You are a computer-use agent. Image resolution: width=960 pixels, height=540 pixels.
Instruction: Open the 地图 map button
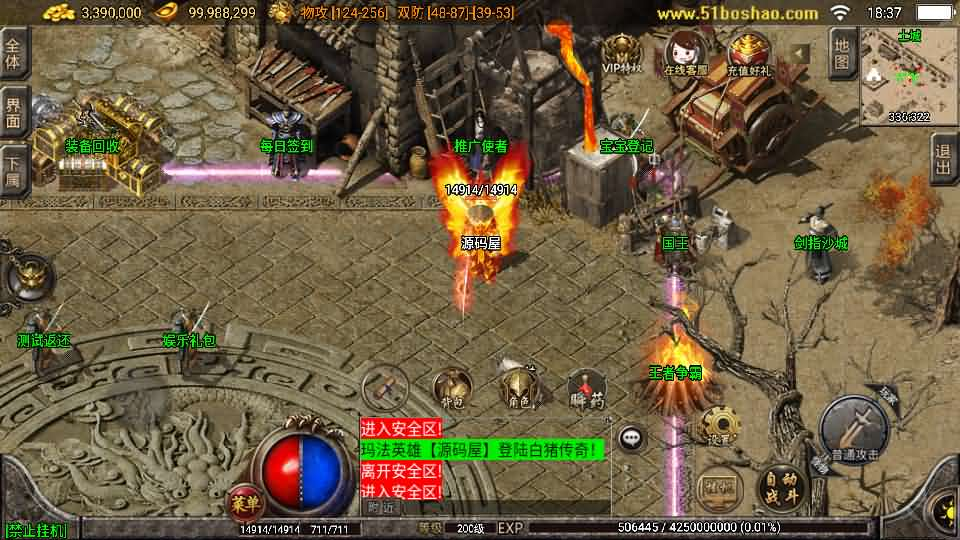(x=843, y=53)
